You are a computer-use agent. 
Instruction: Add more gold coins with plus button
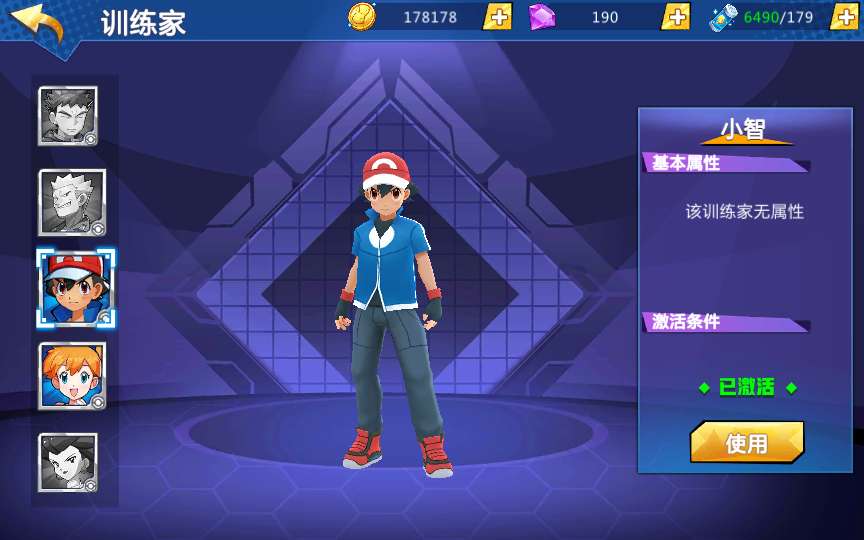497,17
